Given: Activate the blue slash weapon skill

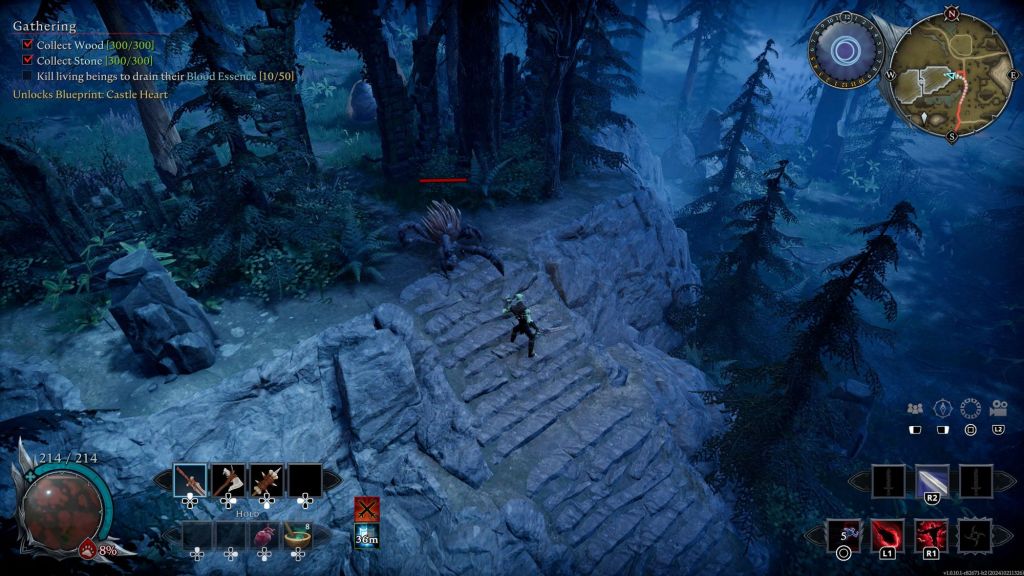Looking at the screenshot, I should [932, 481].
